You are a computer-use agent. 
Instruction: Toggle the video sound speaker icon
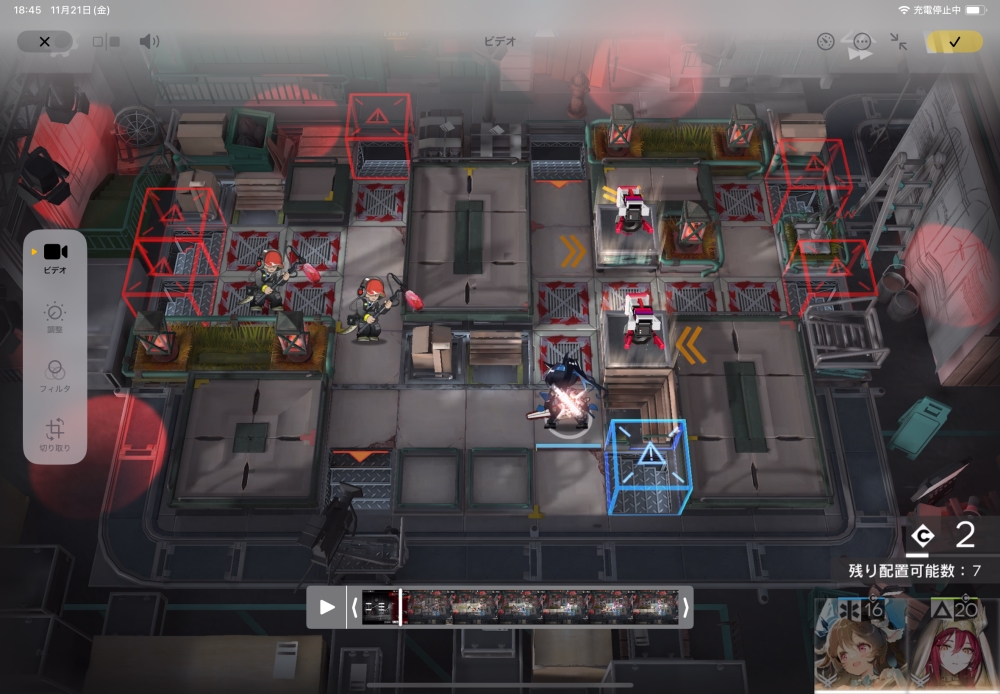[149, 42]
